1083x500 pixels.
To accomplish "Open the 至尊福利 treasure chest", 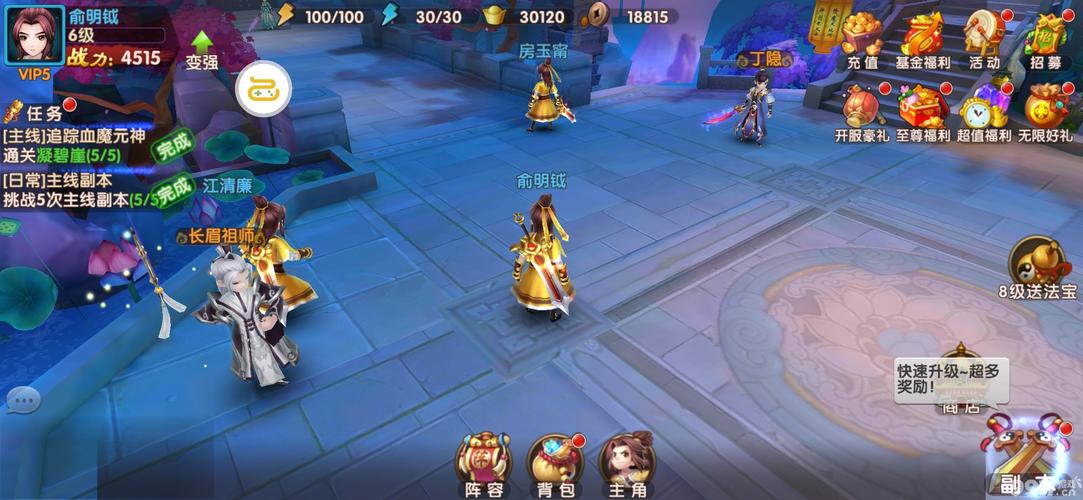I will click(923, 108).
